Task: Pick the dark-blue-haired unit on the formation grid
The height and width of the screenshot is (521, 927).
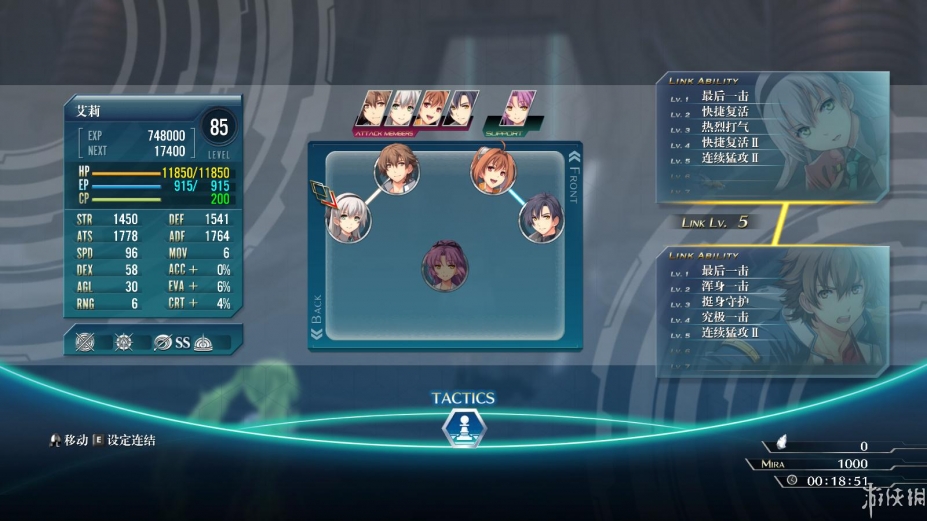Action: 541,217
